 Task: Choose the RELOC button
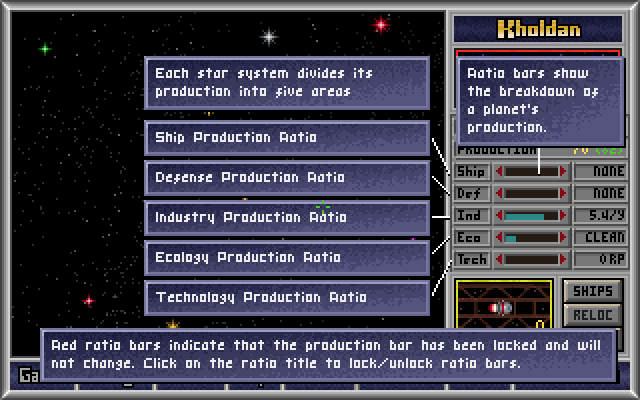[593, 315]
